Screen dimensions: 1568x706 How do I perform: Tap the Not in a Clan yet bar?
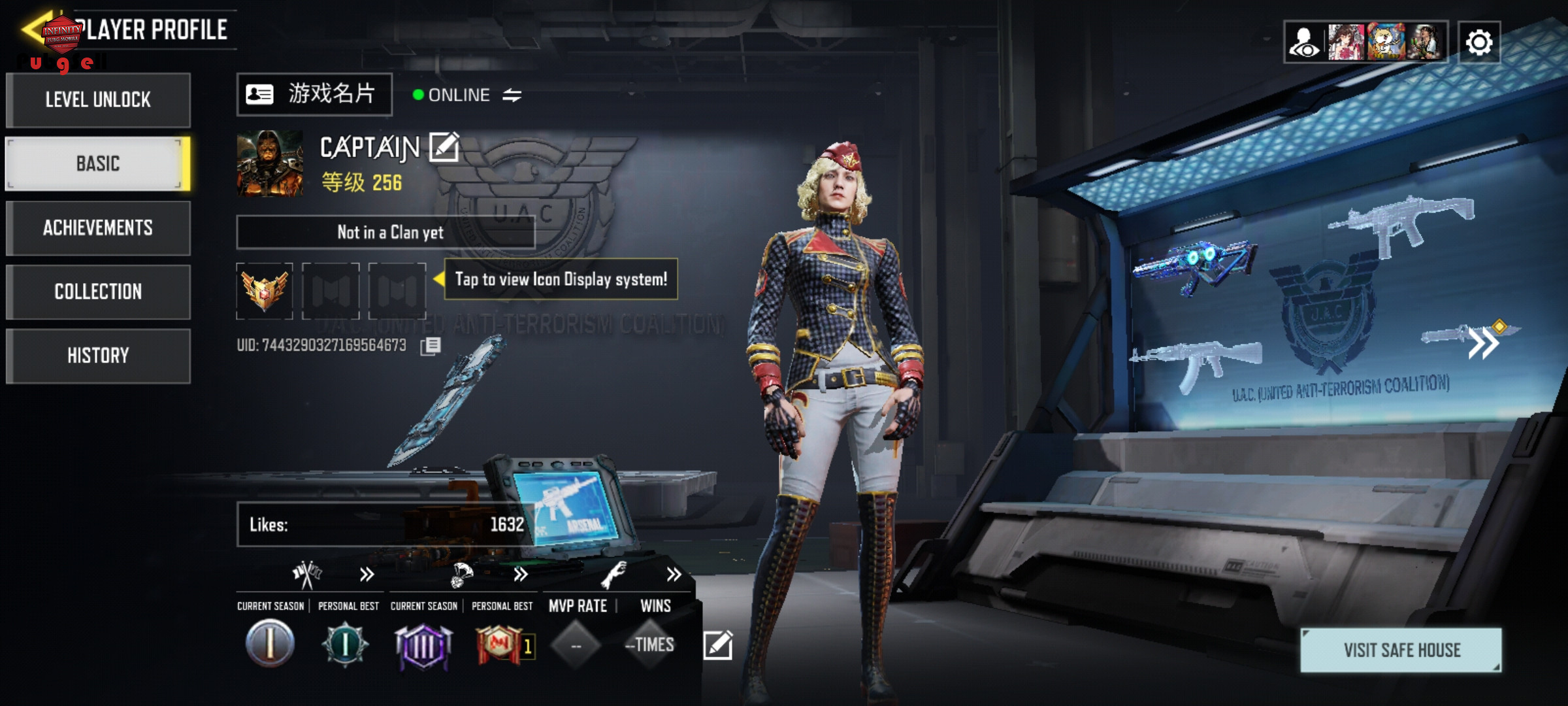[x=385, y=232]
